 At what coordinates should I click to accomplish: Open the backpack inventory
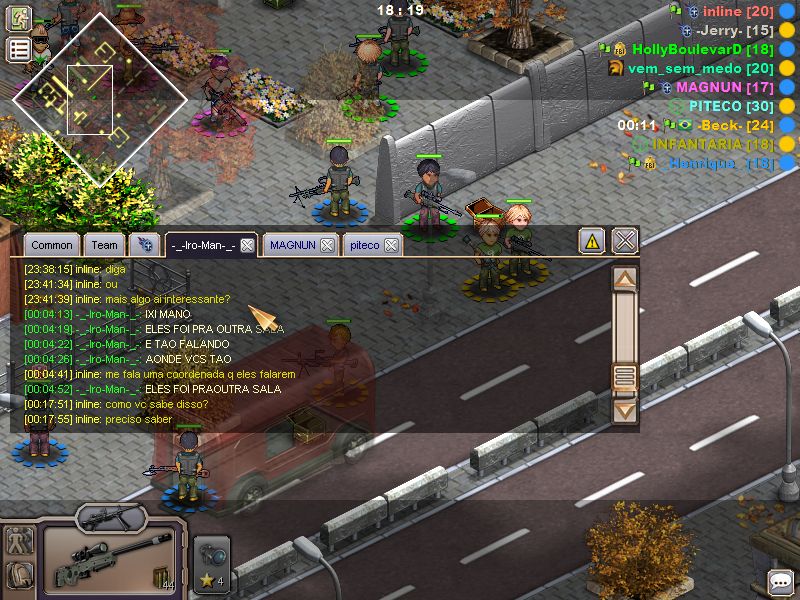click(19, 575)
